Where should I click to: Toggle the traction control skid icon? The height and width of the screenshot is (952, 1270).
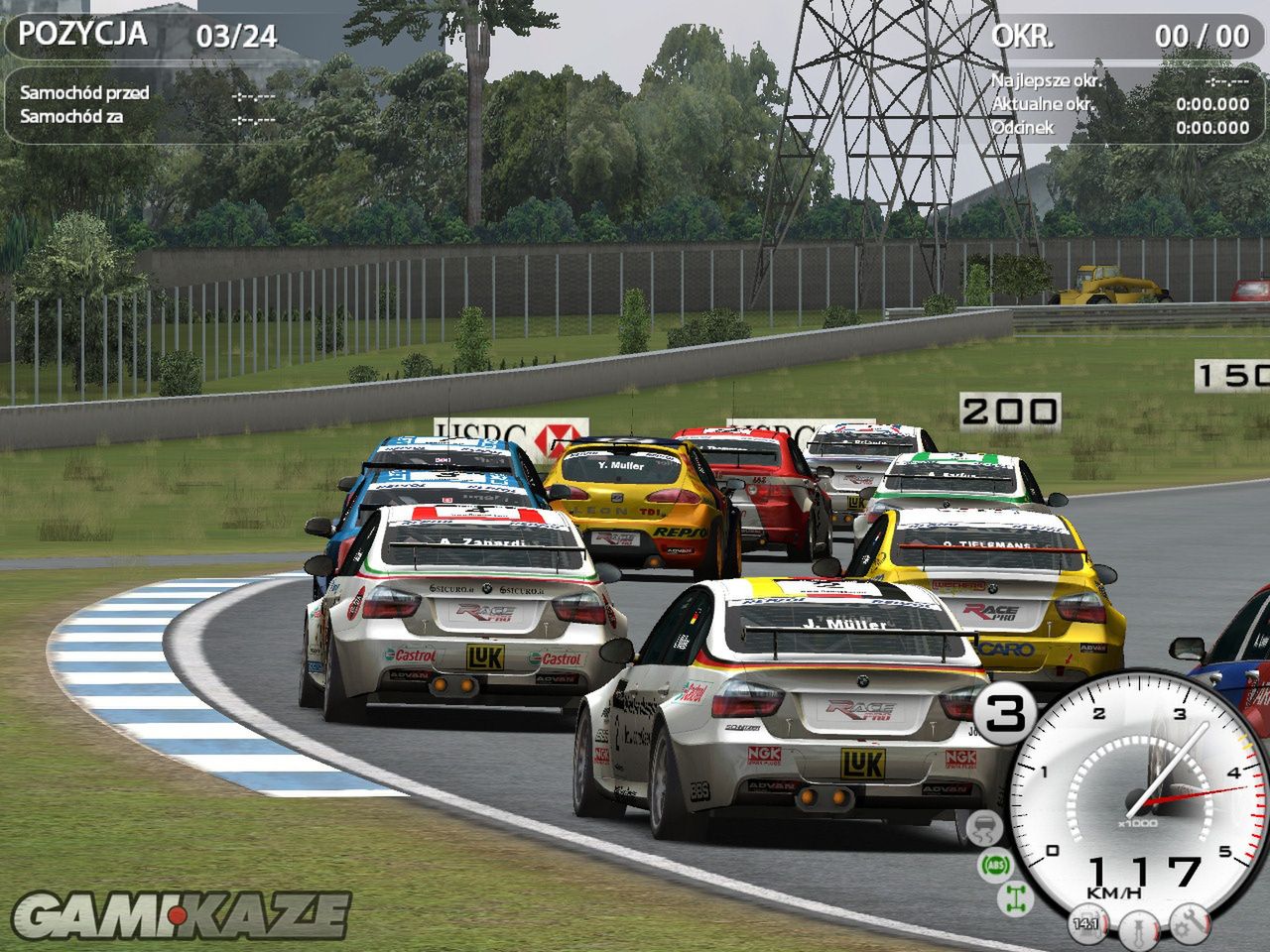coord(984,829)
